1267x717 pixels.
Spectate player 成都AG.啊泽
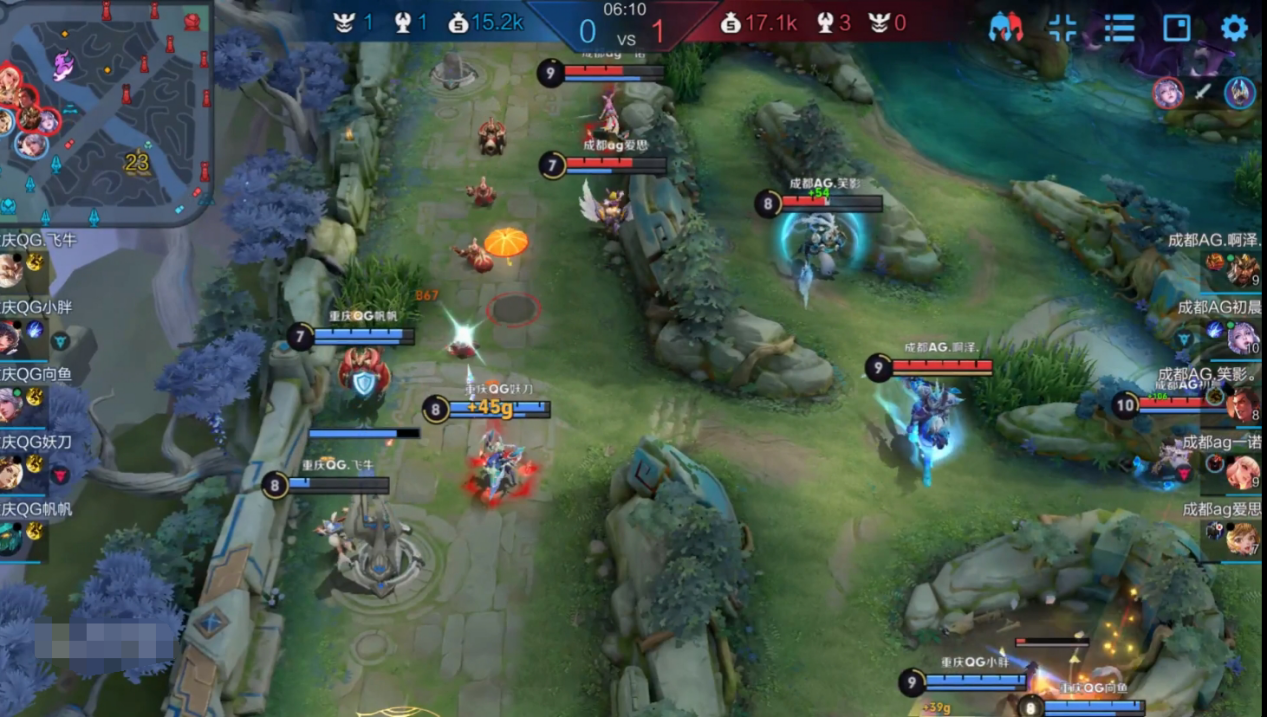(x=1242, y=270)
